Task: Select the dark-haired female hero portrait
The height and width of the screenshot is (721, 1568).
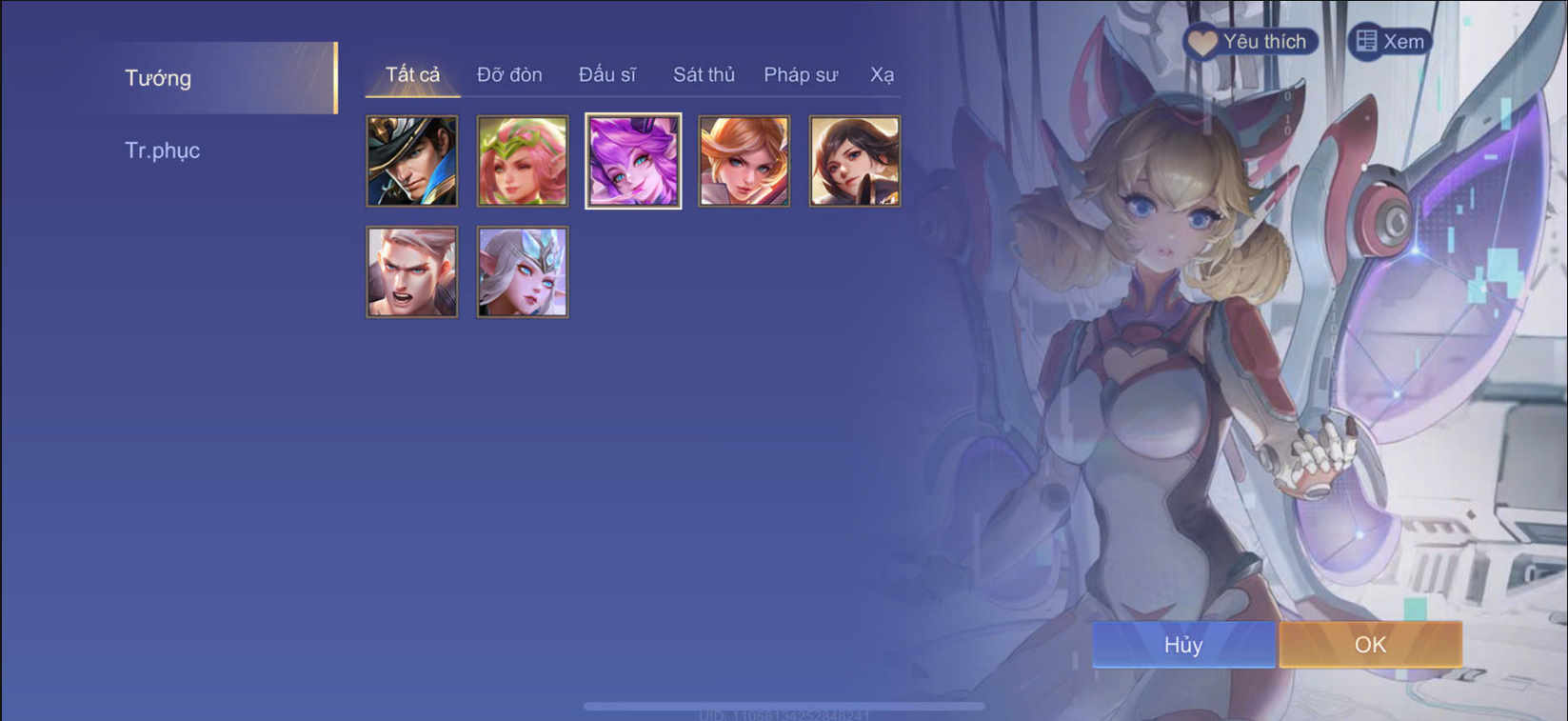Action: [x=854, y=159]
